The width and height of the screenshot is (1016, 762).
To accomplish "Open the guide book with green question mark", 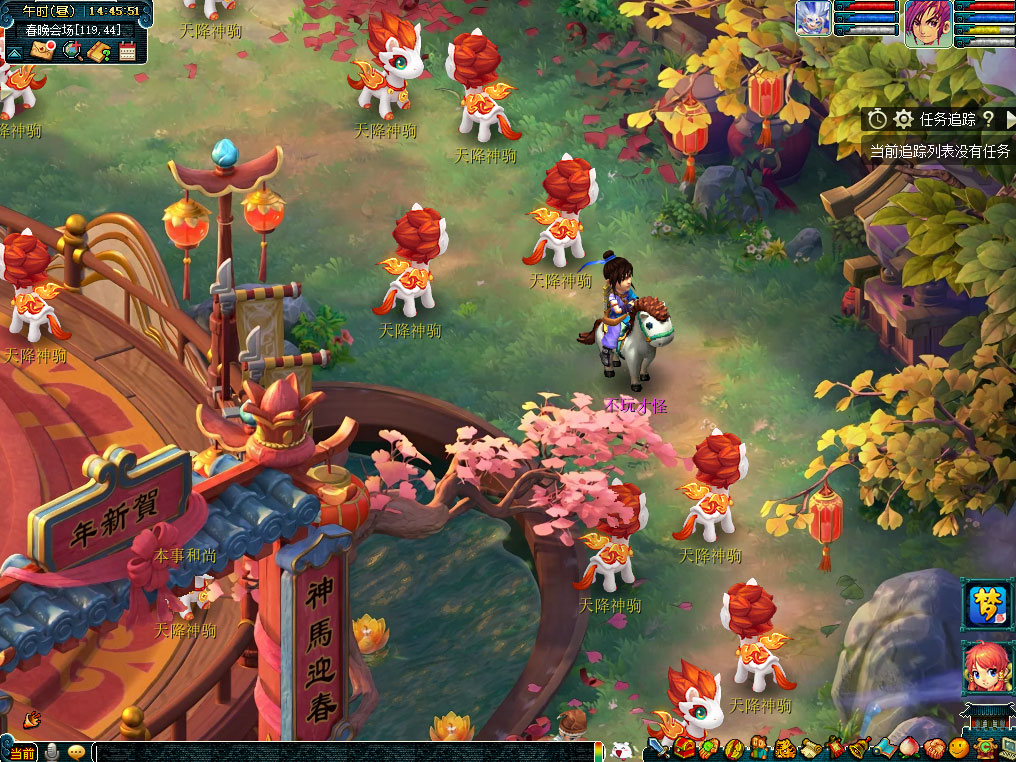I will [x=98, y=50].
